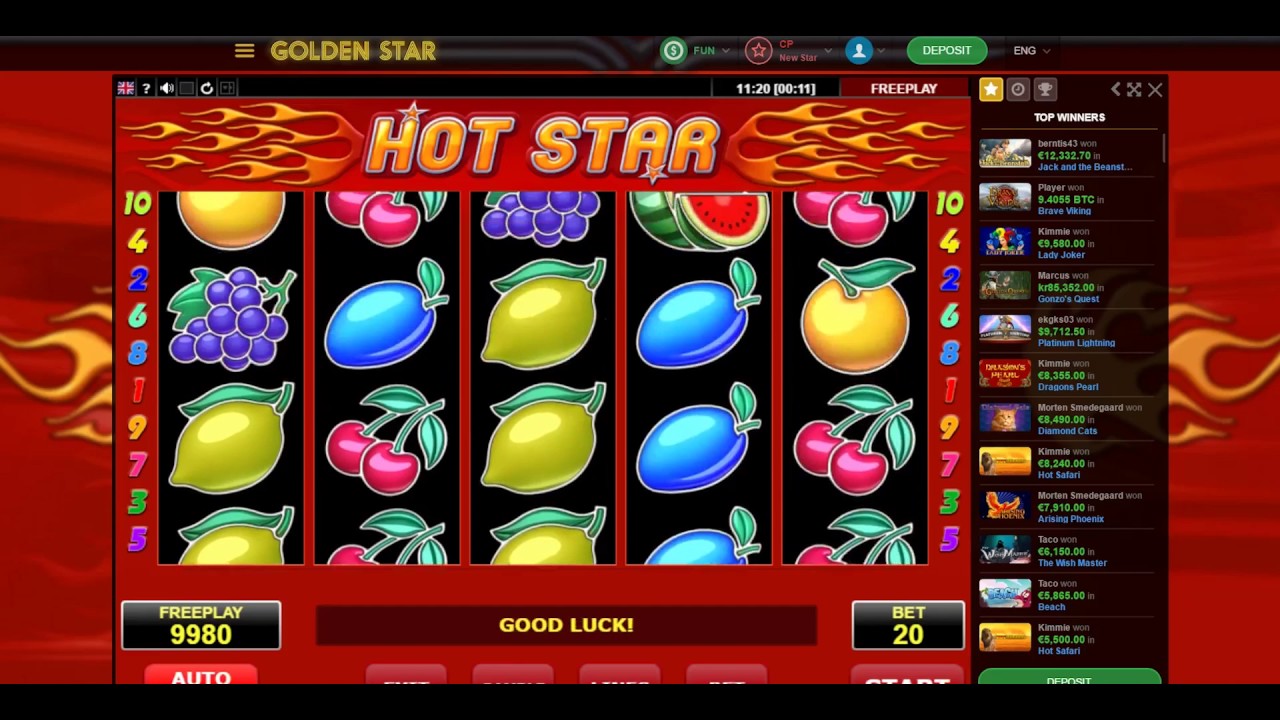Activate the red AUTO spin button
The image size is (1280, 720).
coord(201,675)
